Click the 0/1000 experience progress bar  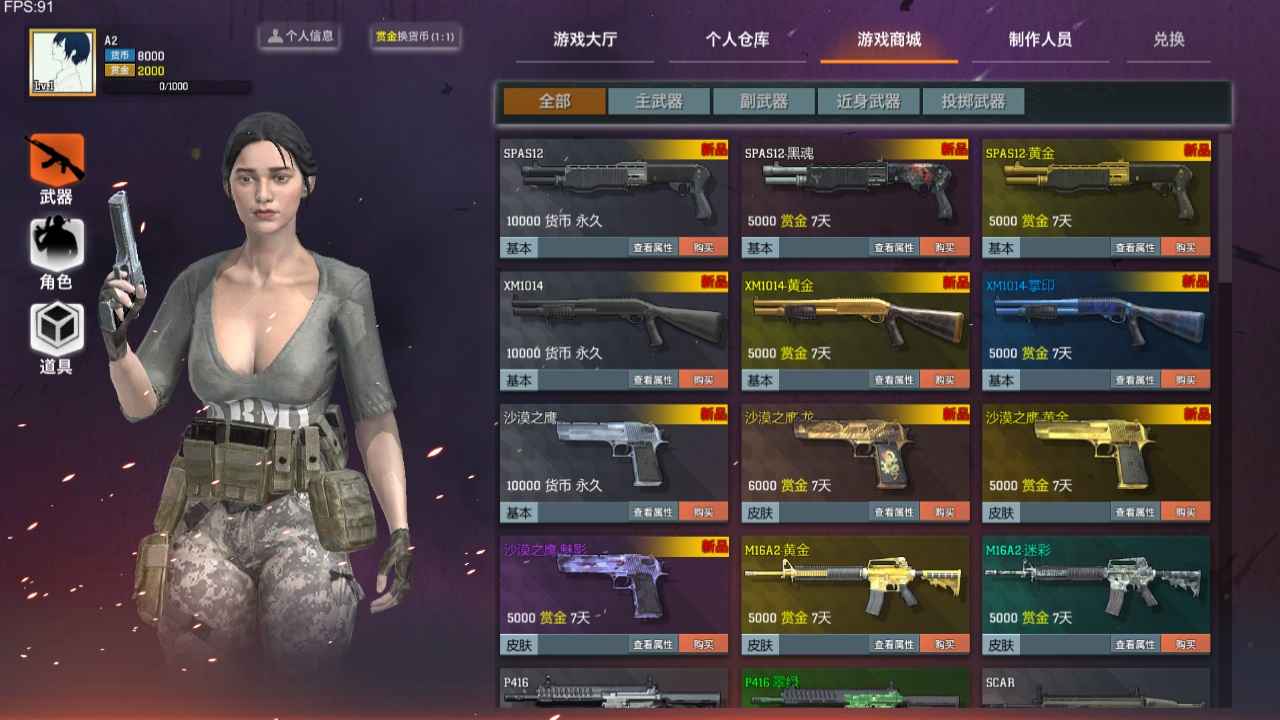175,86
